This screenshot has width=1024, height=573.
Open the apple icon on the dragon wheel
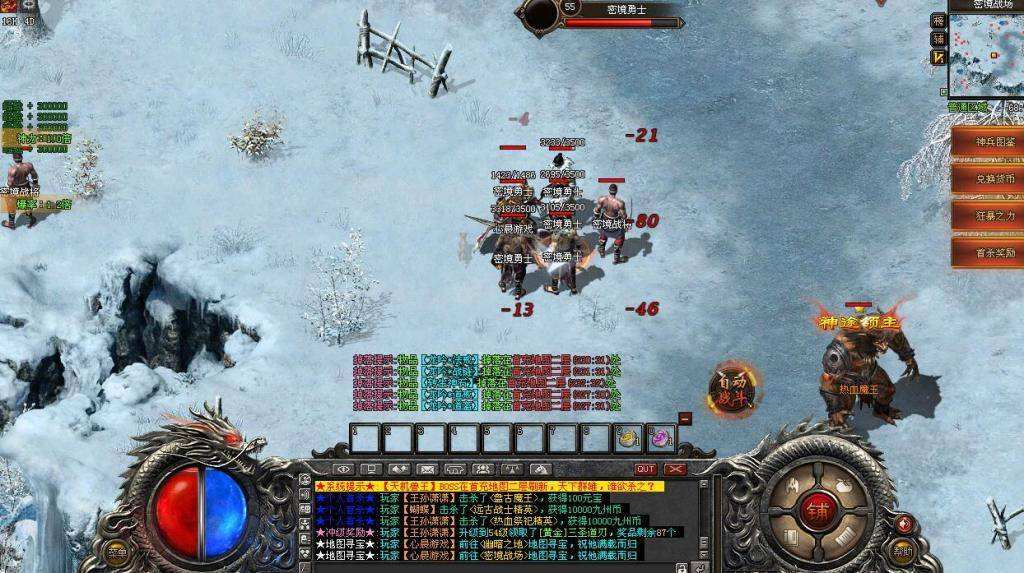tap(843, 485)
